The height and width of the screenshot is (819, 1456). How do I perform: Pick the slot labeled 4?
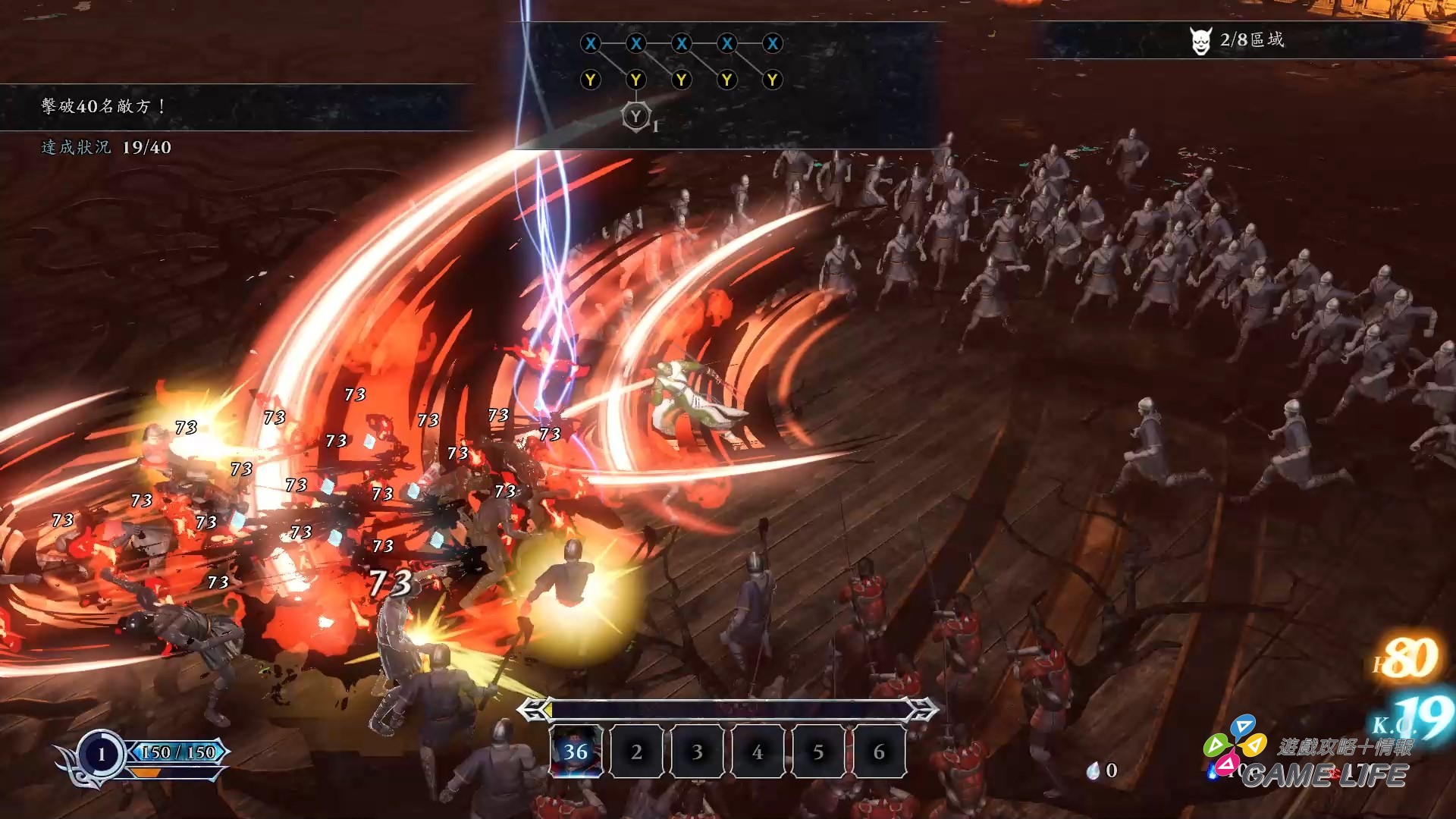pyautogui.click(x=758, y=752)
